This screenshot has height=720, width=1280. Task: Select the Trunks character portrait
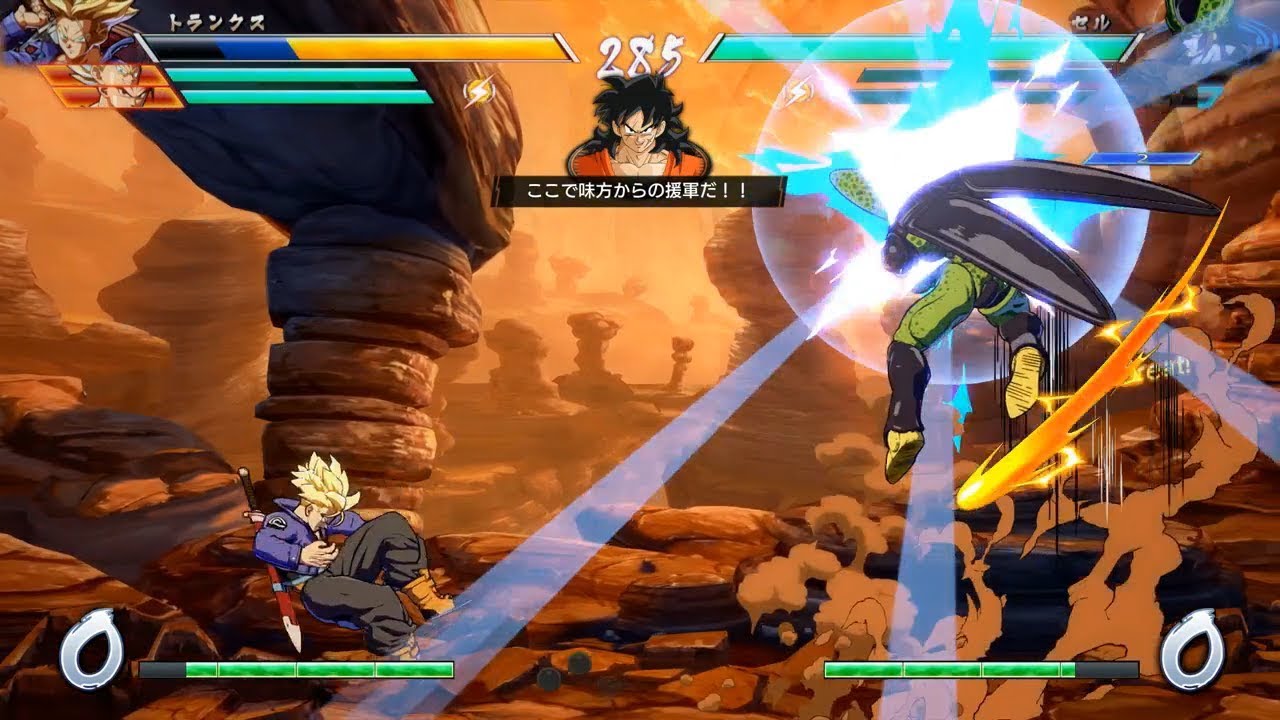pos(70,35)
